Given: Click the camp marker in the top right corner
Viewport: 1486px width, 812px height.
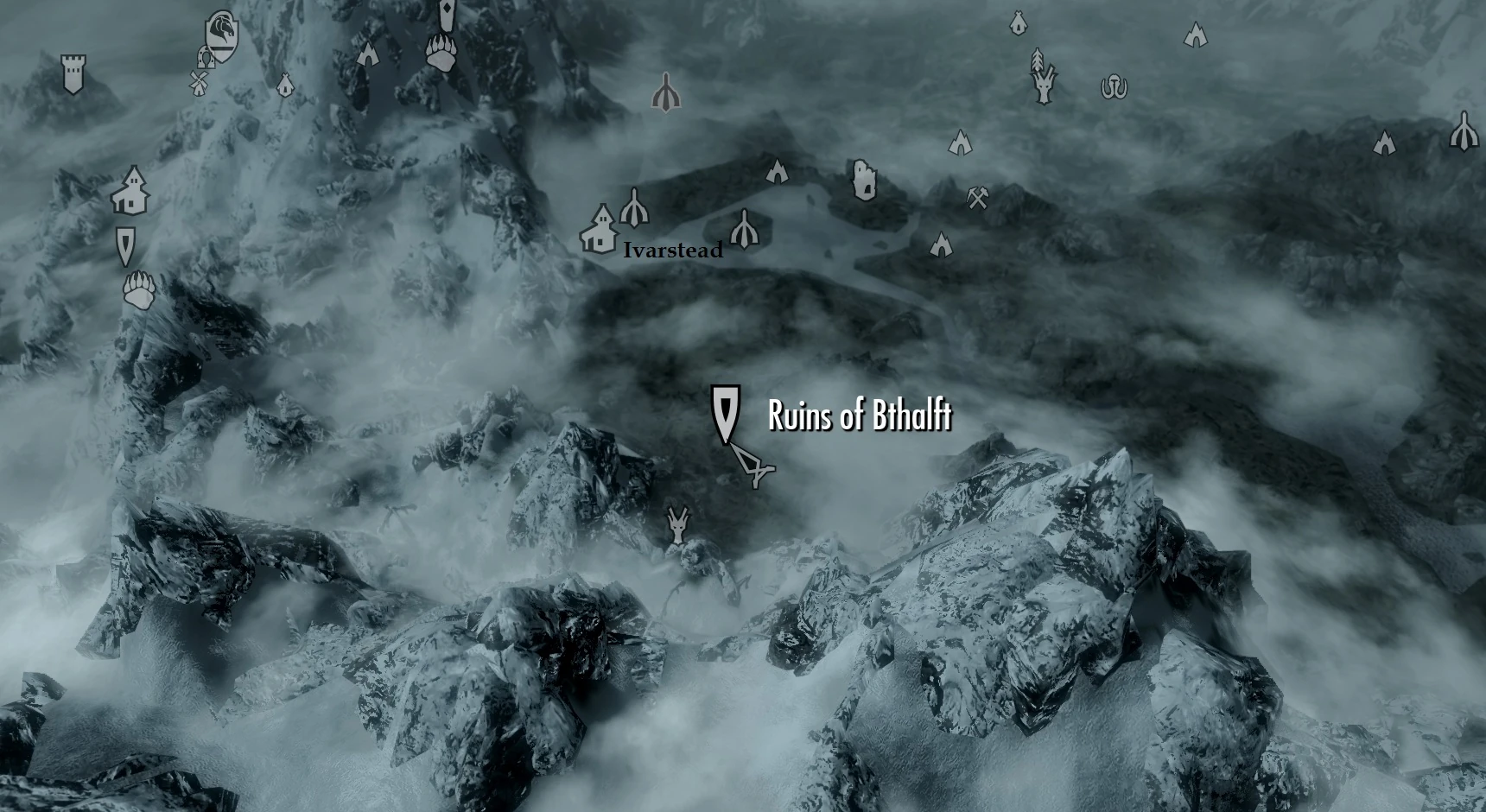Looking at the screenshot, I should click(1197, 36).
